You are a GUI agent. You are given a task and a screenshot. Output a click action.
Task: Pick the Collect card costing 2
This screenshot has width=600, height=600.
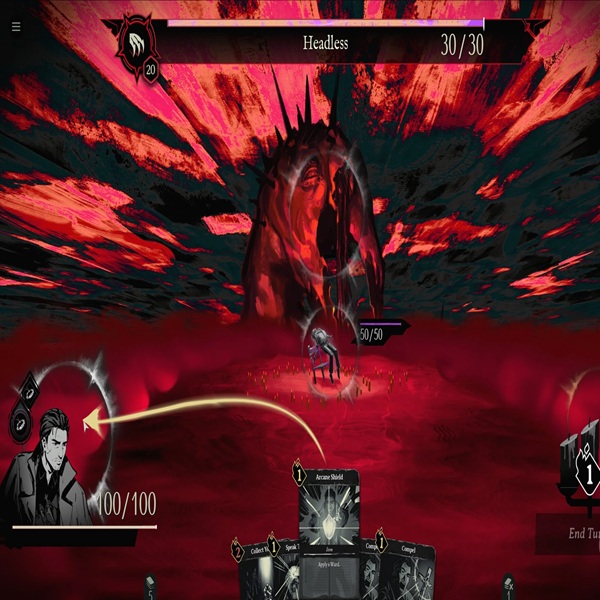pos(252,570)
